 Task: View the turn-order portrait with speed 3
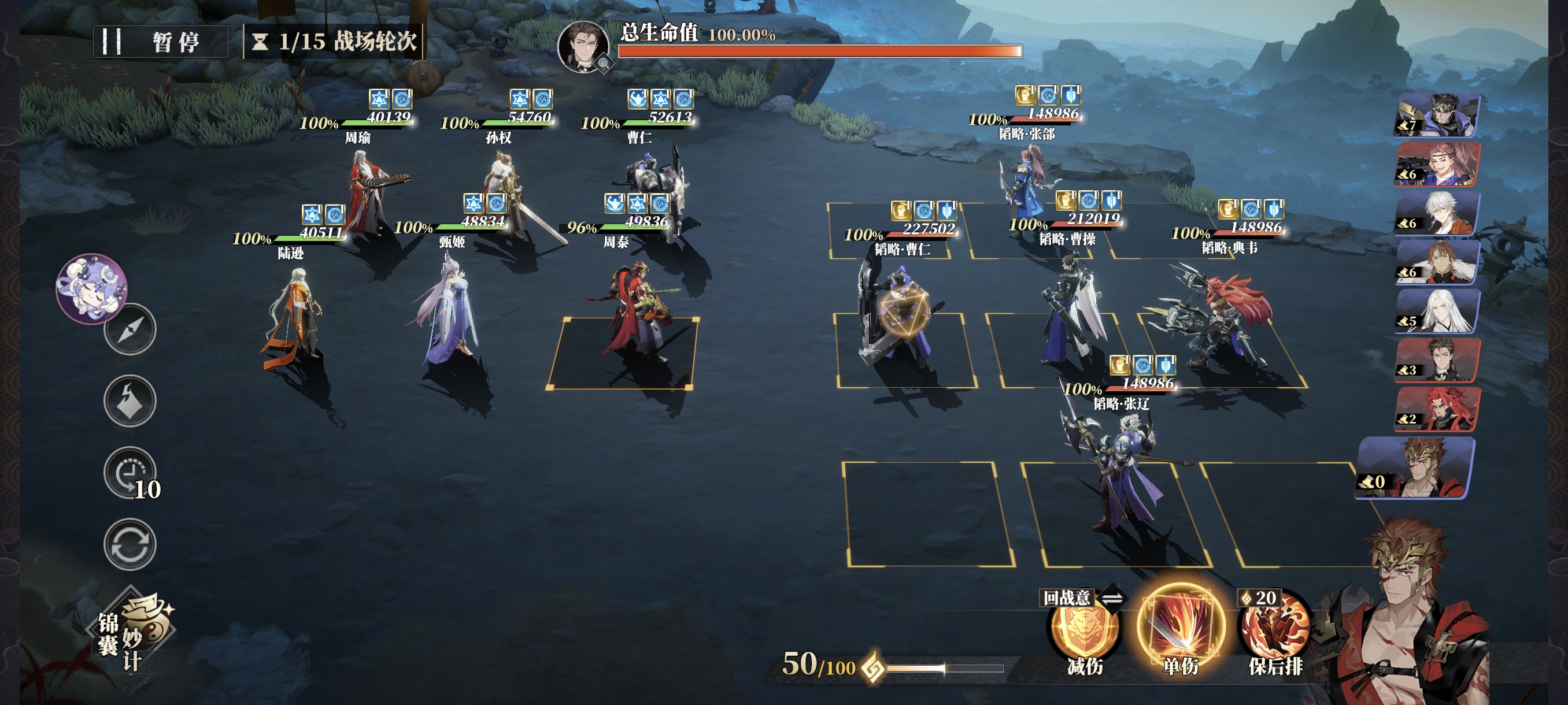(x=1437, y=359)
